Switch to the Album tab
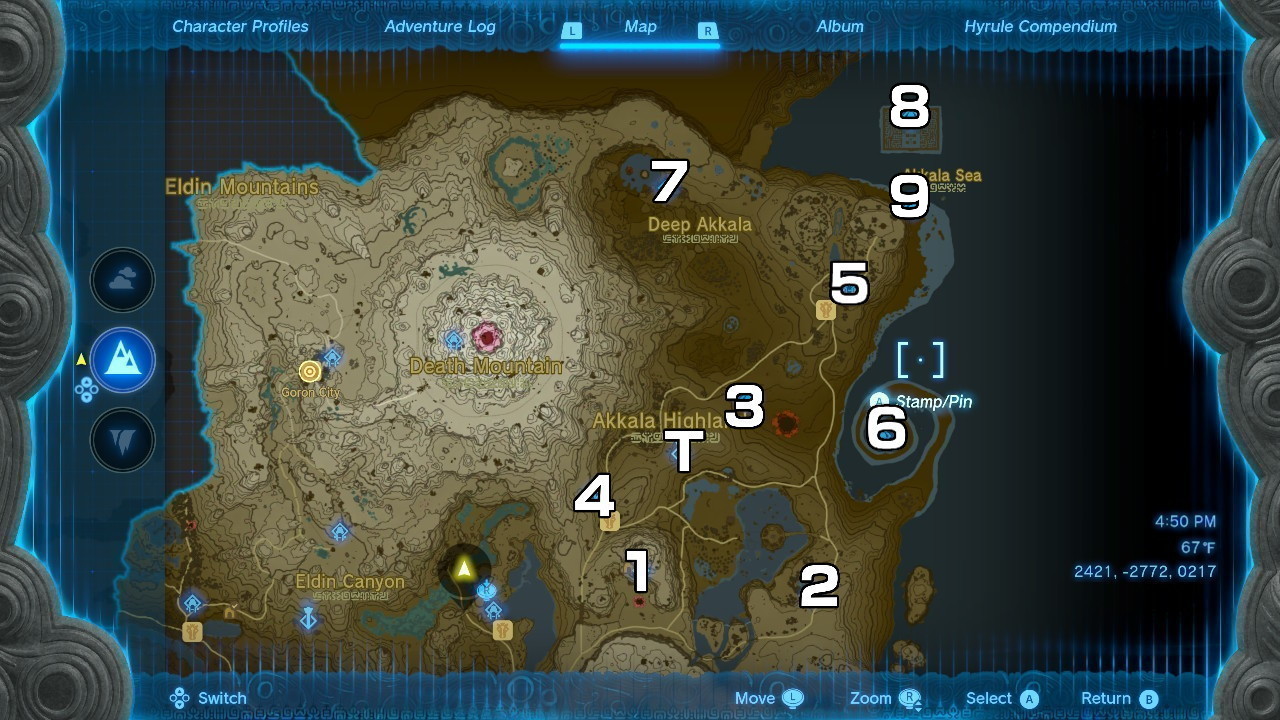The image size is (1280, 720). tap(839, 27)
